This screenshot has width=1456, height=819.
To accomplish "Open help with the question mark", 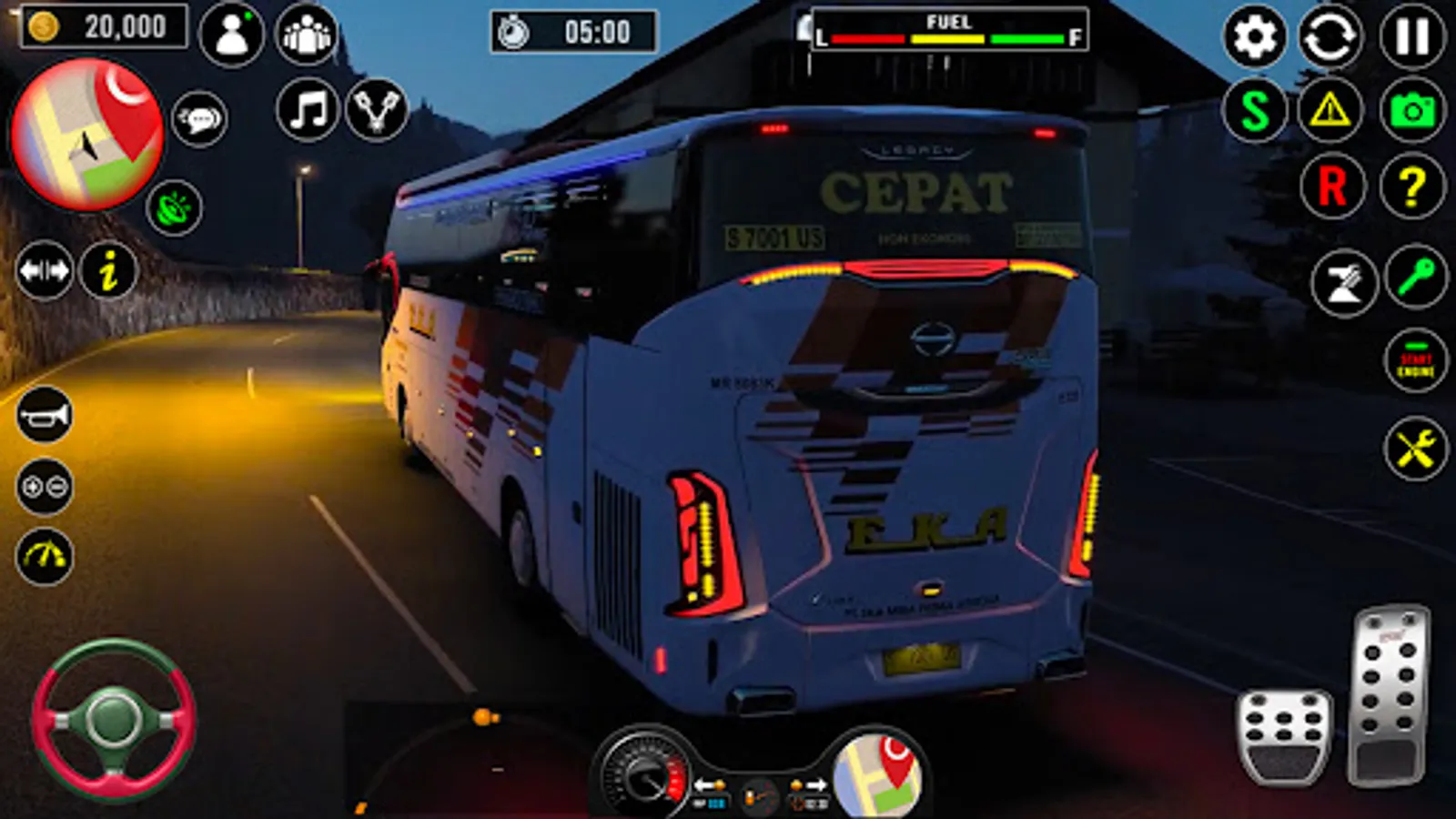I will pos(1411,187).
